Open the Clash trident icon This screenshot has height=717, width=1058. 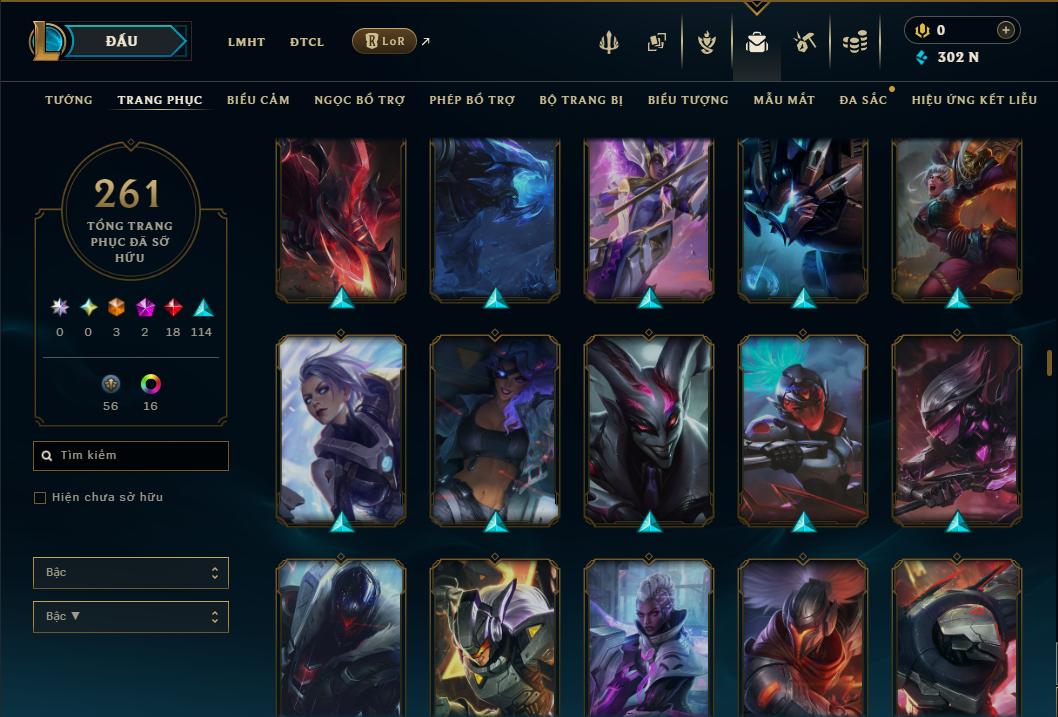(x=609, y=42)
